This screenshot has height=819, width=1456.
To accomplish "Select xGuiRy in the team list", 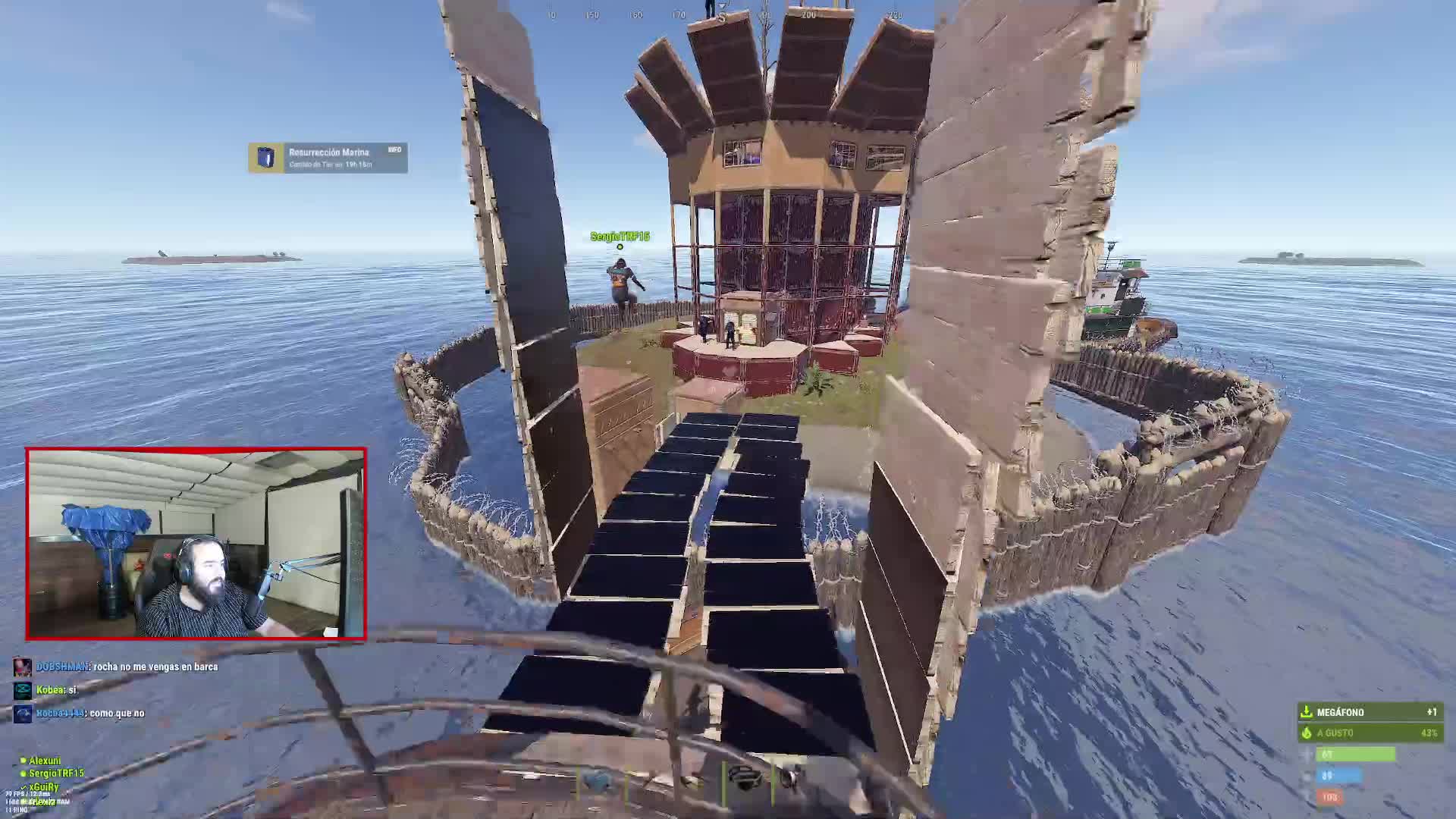I will pyautogui.click(x=43, y=787).
